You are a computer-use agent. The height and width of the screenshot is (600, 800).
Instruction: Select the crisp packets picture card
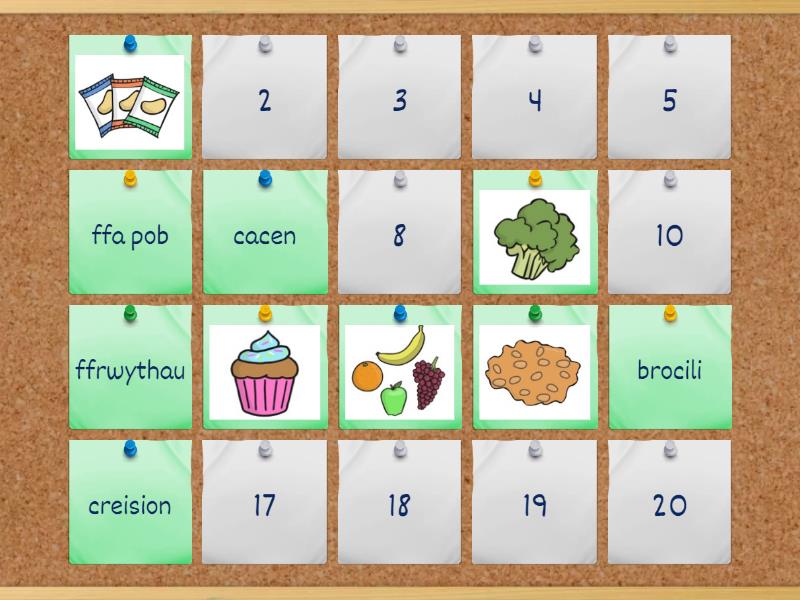(130, 98)
